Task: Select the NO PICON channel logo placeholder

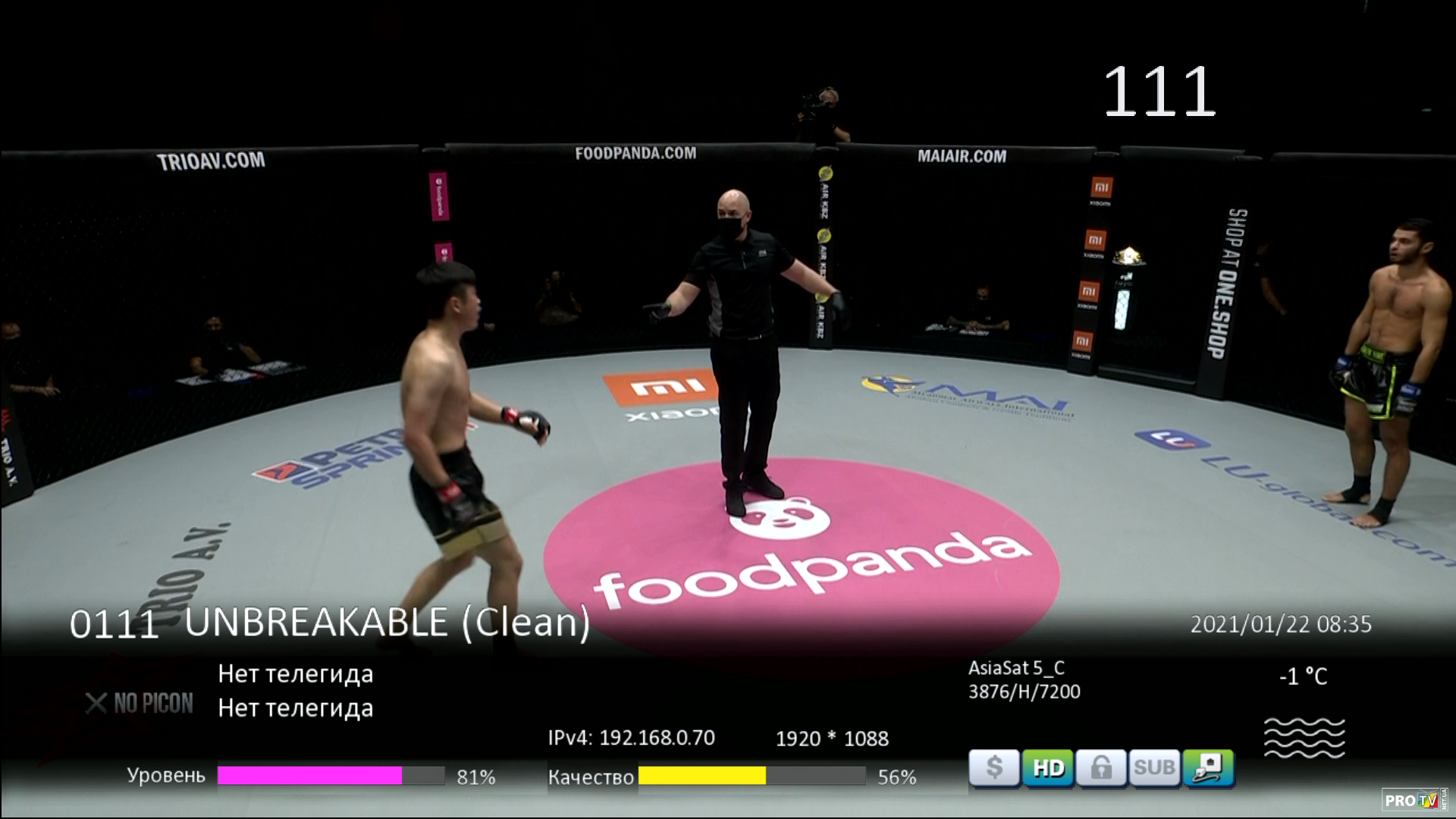Action: pos(140,703)
